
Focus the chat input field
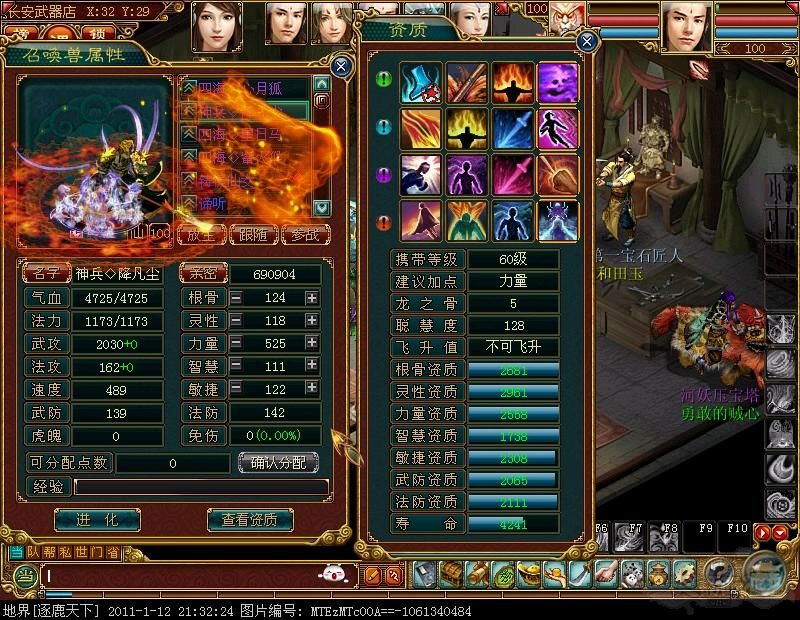click(x=180, y=576)
